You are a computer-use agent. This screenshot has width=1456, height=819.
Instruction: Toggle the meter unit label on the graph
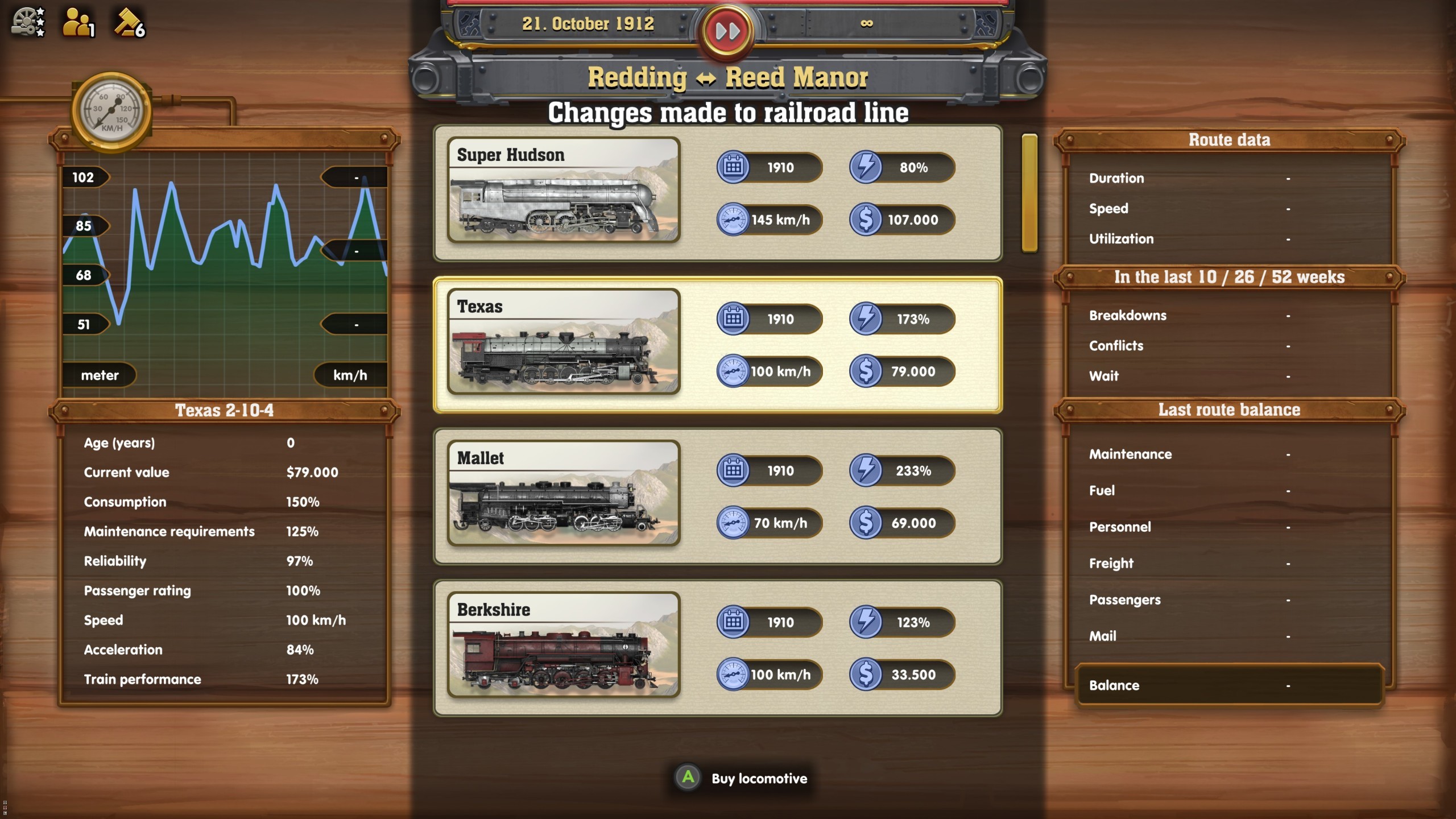[x=100, y=375]
